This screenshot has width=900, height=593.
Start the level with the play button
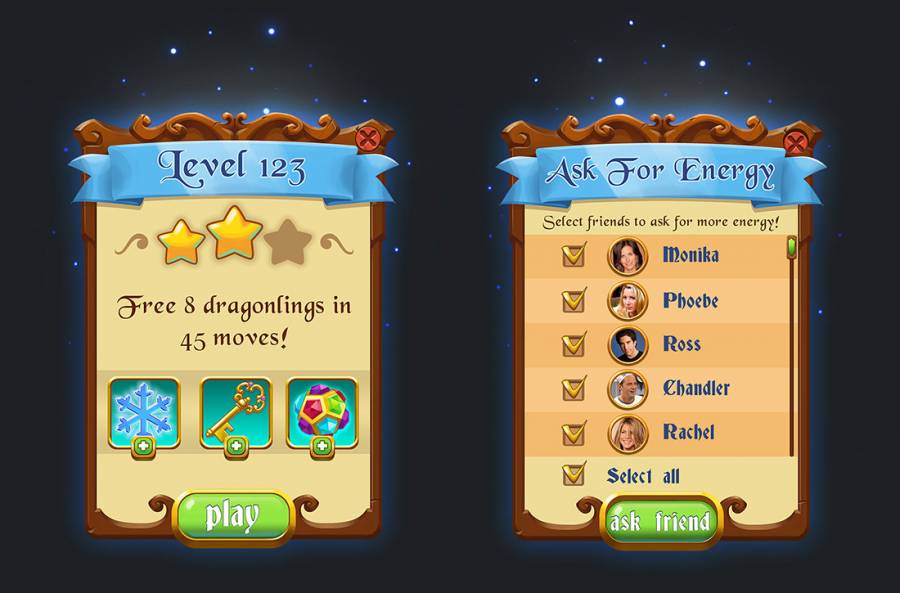(x=232, y=516)
